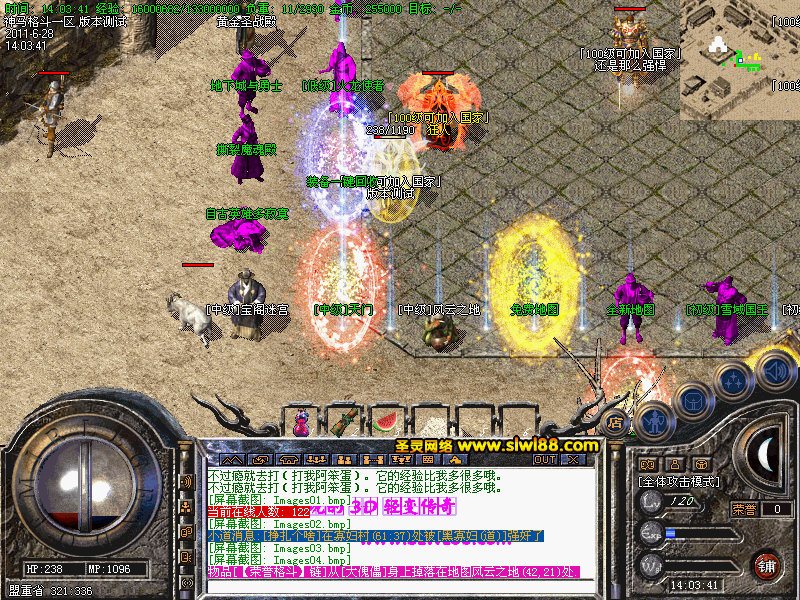
Task: Open the mountain-shaped icon in chat toolbar
Action: [x=231, y=460]
